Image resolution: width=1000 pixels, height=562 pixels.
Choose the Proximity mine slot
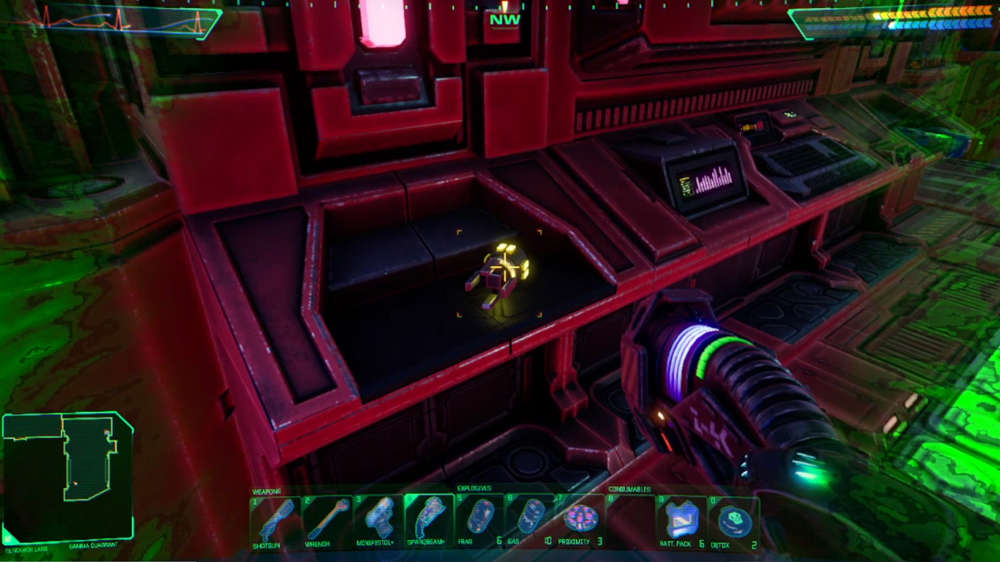click(581, 520)
